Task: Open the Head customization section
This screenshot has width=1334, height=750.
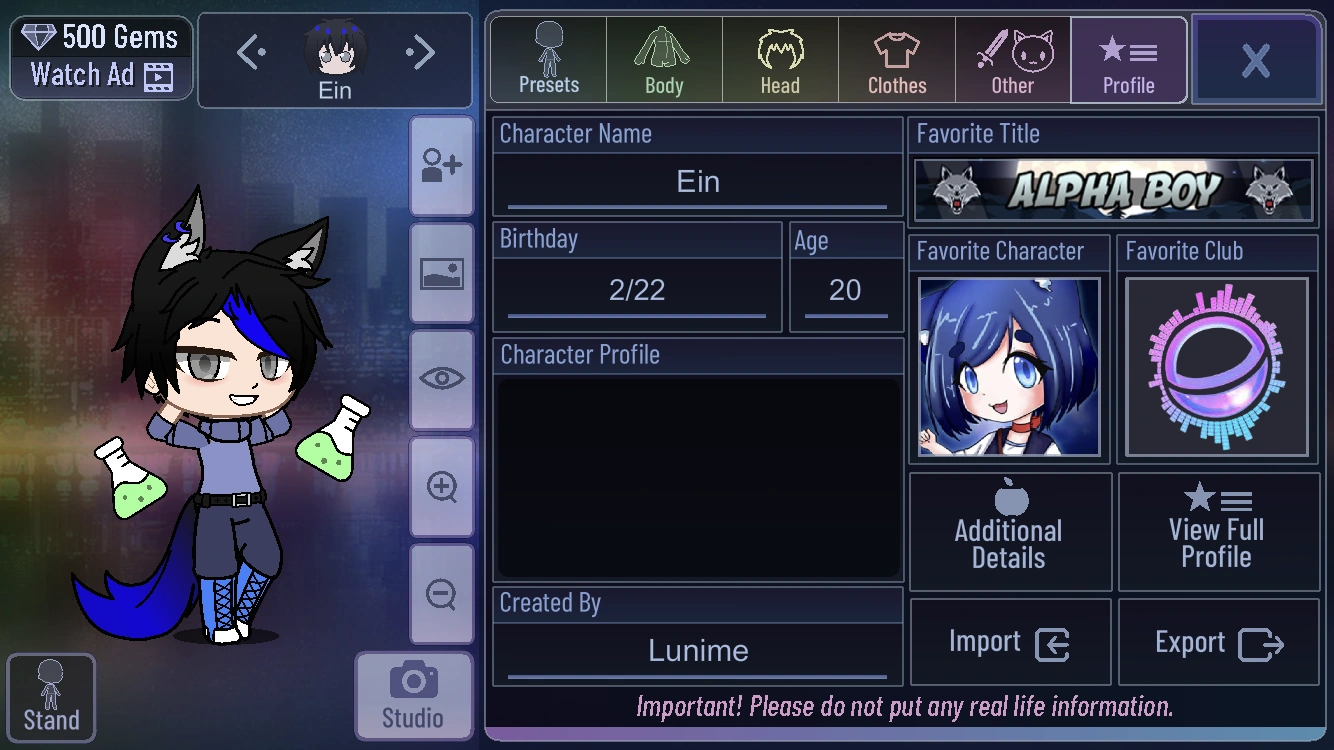Action: 779,60
